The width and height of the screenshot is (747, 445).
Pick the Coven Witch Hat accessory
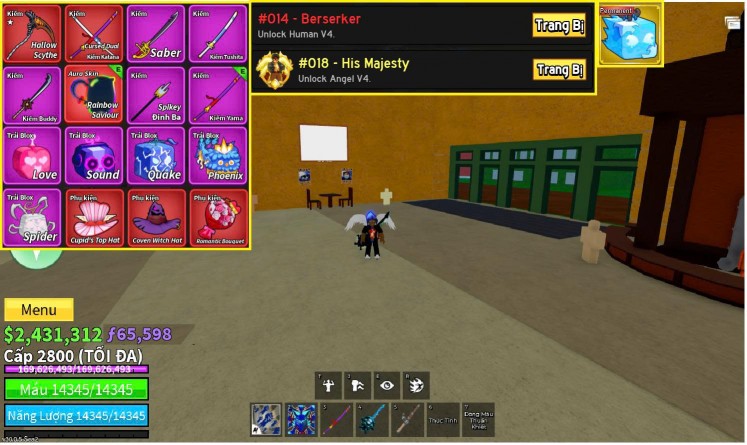[155, 218]
